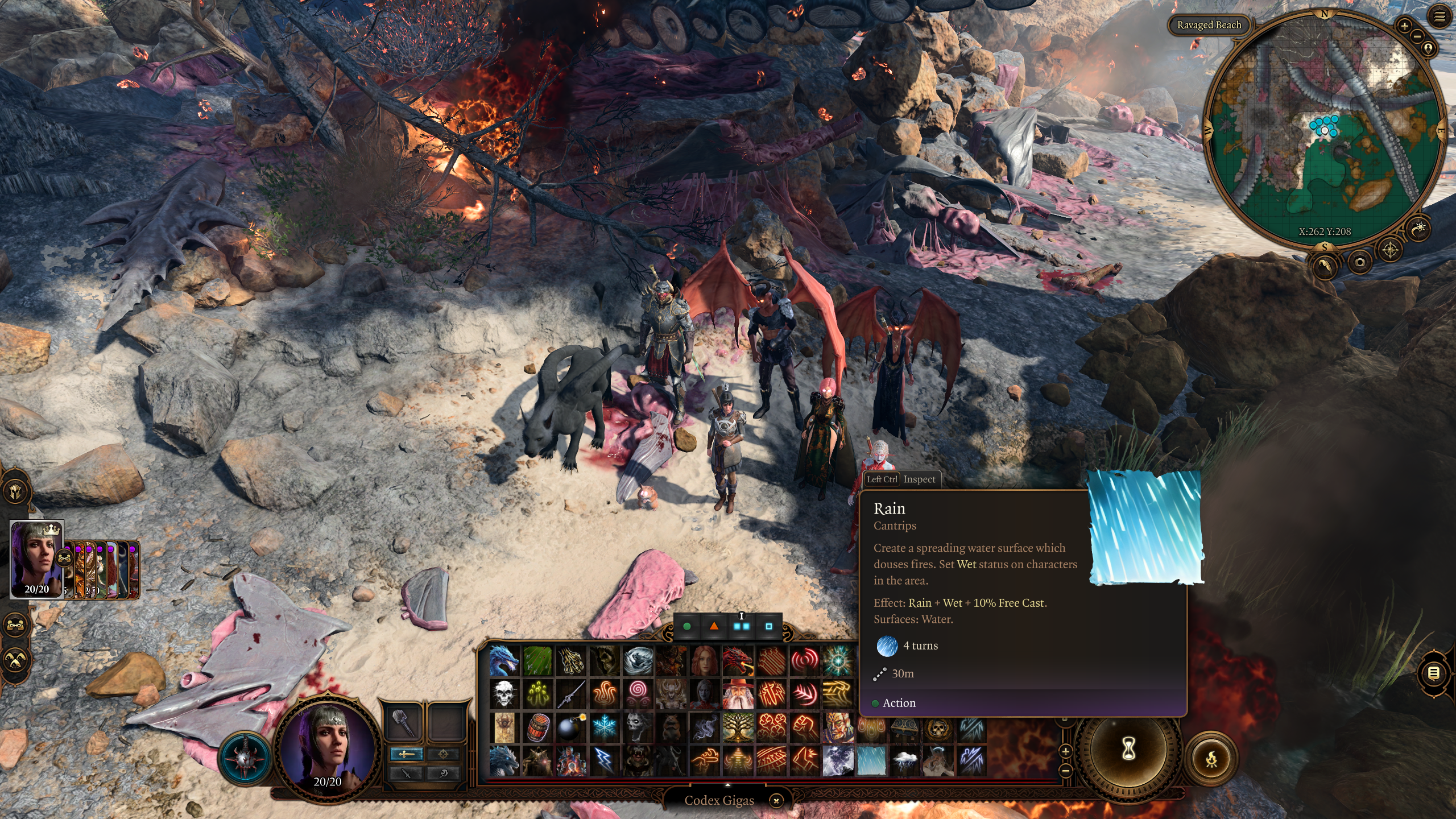Zoom in the minimap
The width and height of the screenshot is (1456, 819).
(1404, 26)
